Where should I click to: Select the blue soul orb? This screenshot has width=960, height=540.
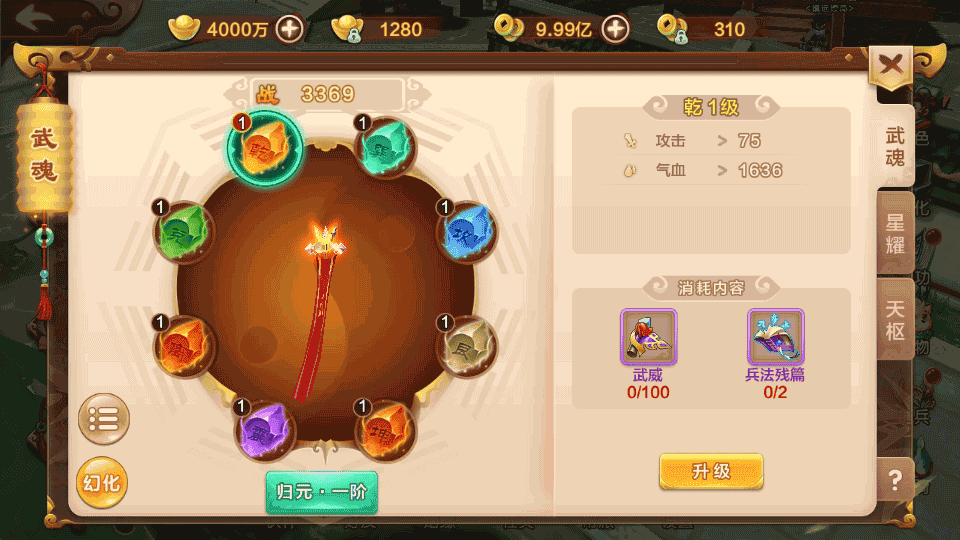coord(467,230)
